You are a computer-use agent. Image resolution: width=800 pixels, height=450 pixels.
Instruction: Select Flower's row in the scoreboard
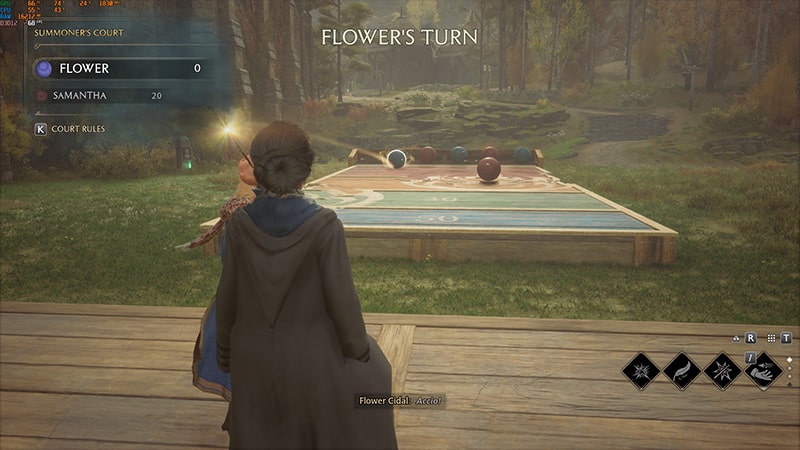click(x=120, y=68)
